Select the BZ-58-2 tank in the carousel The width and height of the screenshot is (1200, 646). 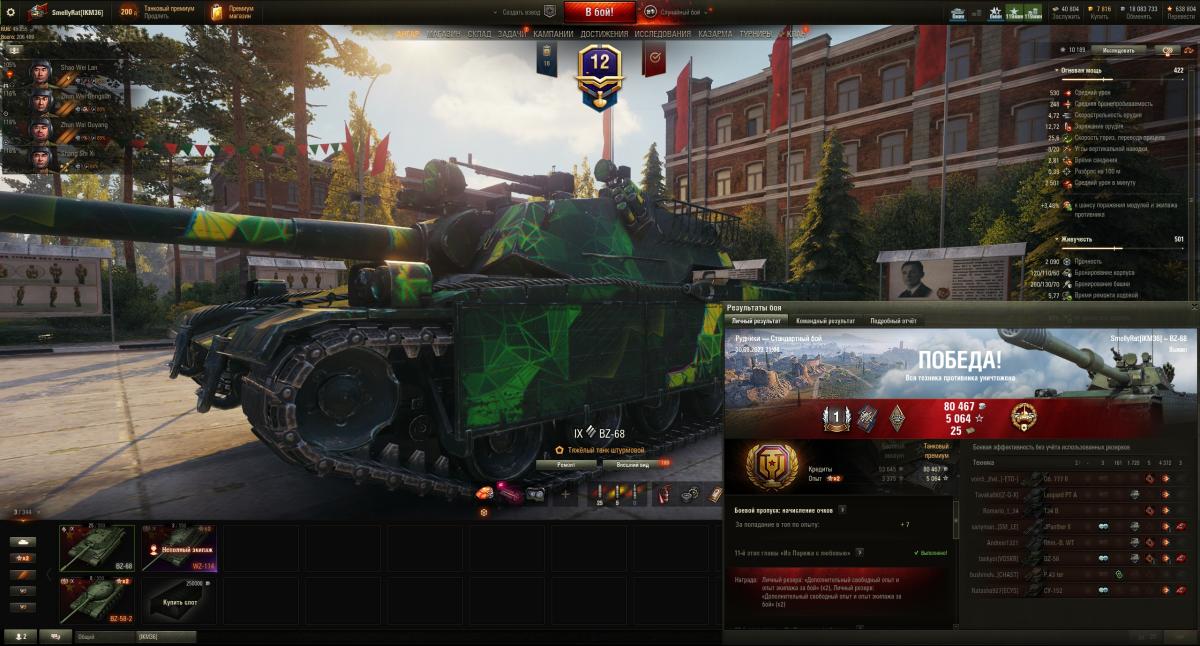tap(97, 600)
